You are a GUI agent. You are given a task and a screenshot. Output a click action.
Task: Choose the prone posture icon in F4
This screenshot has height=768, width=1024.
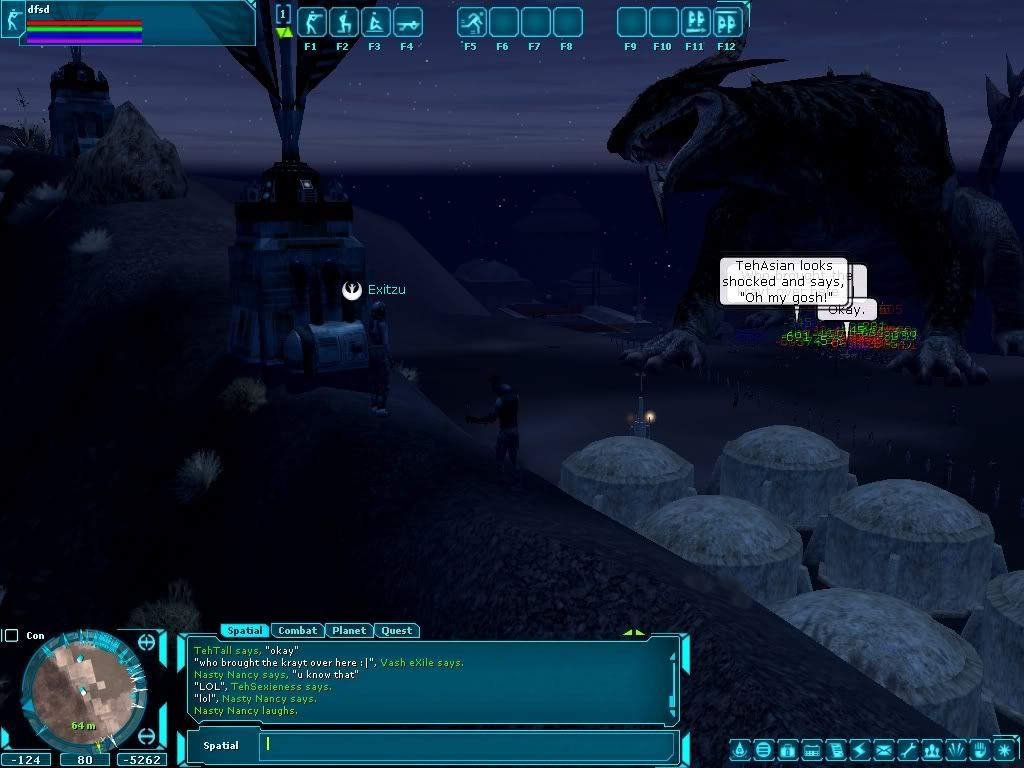[408, 22]
